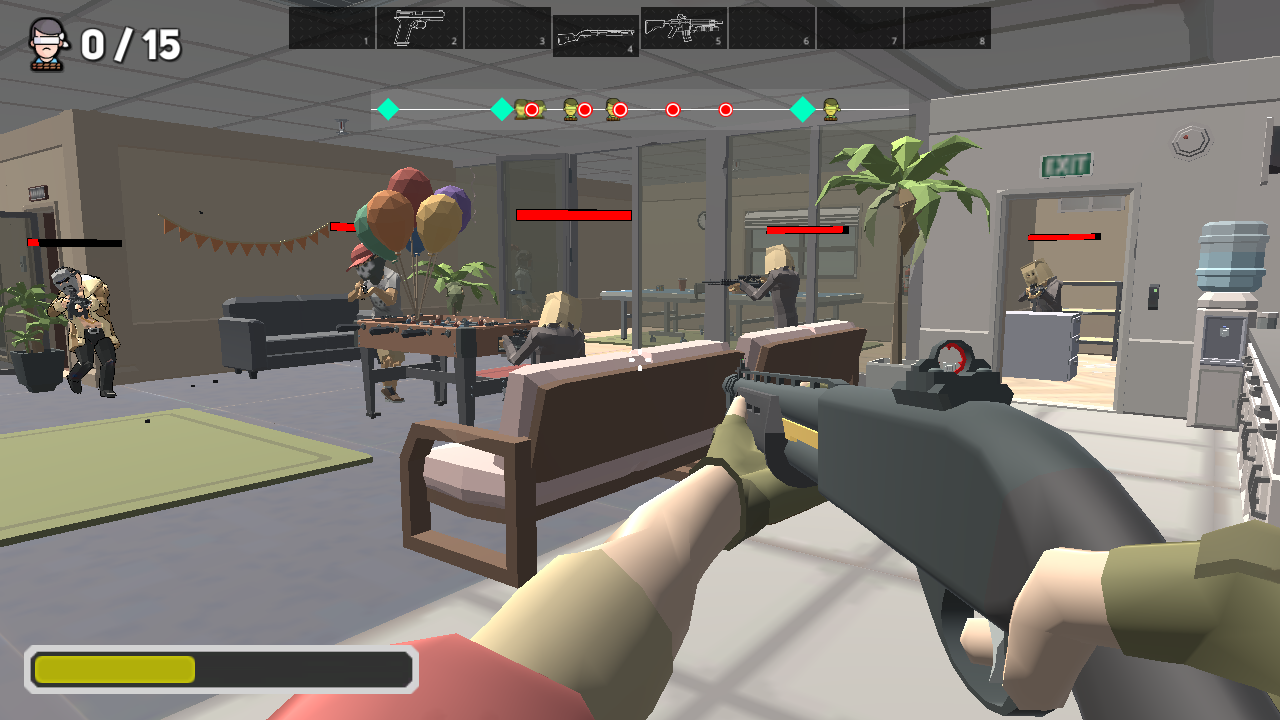This screenshot has height=720, width=1280.
Task: Select the assault rifle in weapon slot 5
Action: point(684,28)
